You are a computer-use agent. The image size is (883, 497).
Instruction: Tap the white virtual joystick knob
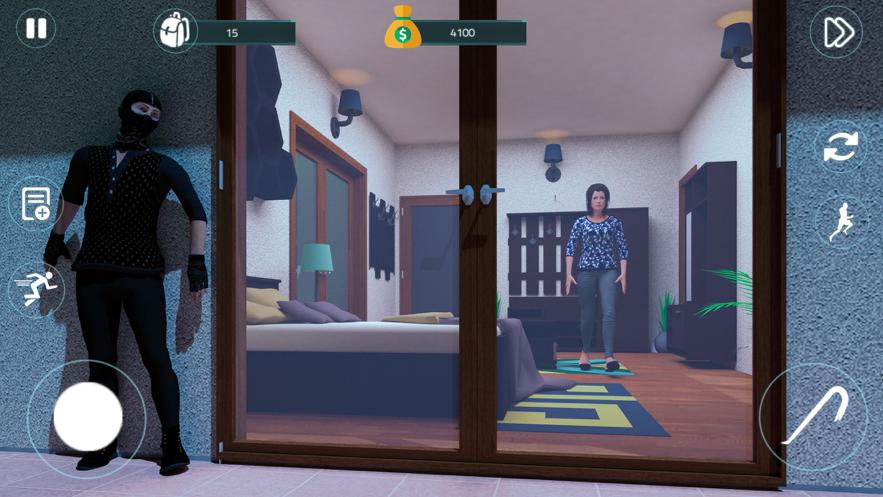tap(88, 416)
